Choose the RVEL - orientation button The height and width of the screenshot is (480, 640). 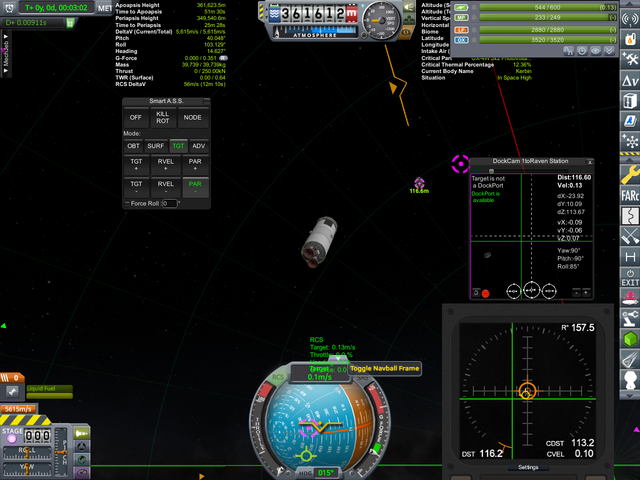coord(166,187)
